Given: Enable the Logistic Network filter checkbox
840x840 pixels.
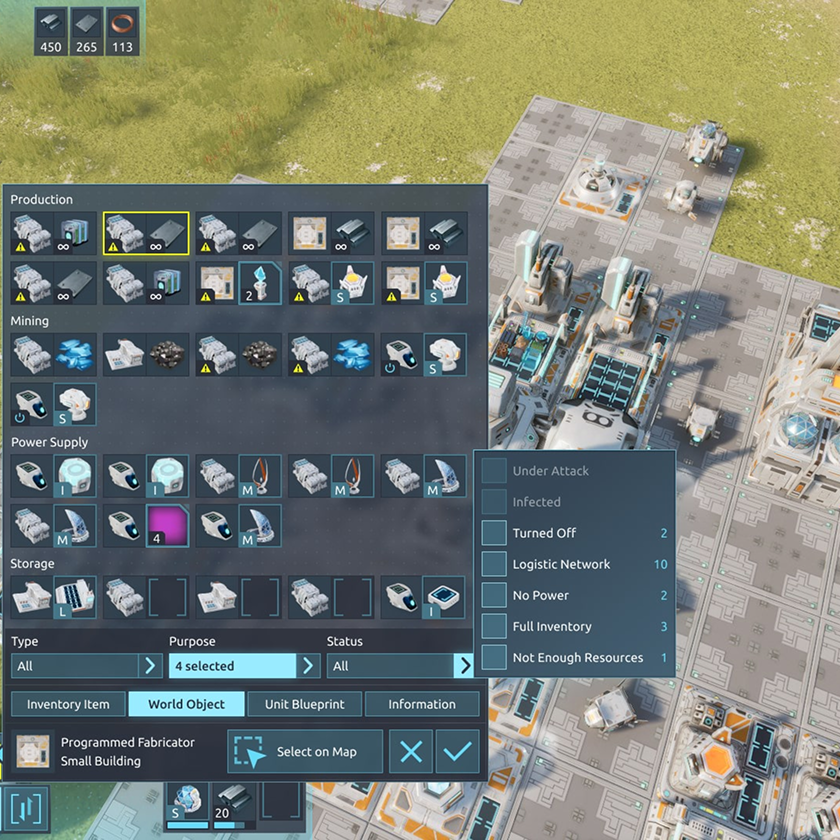Looking at the screenshot, I should [494, 564].
